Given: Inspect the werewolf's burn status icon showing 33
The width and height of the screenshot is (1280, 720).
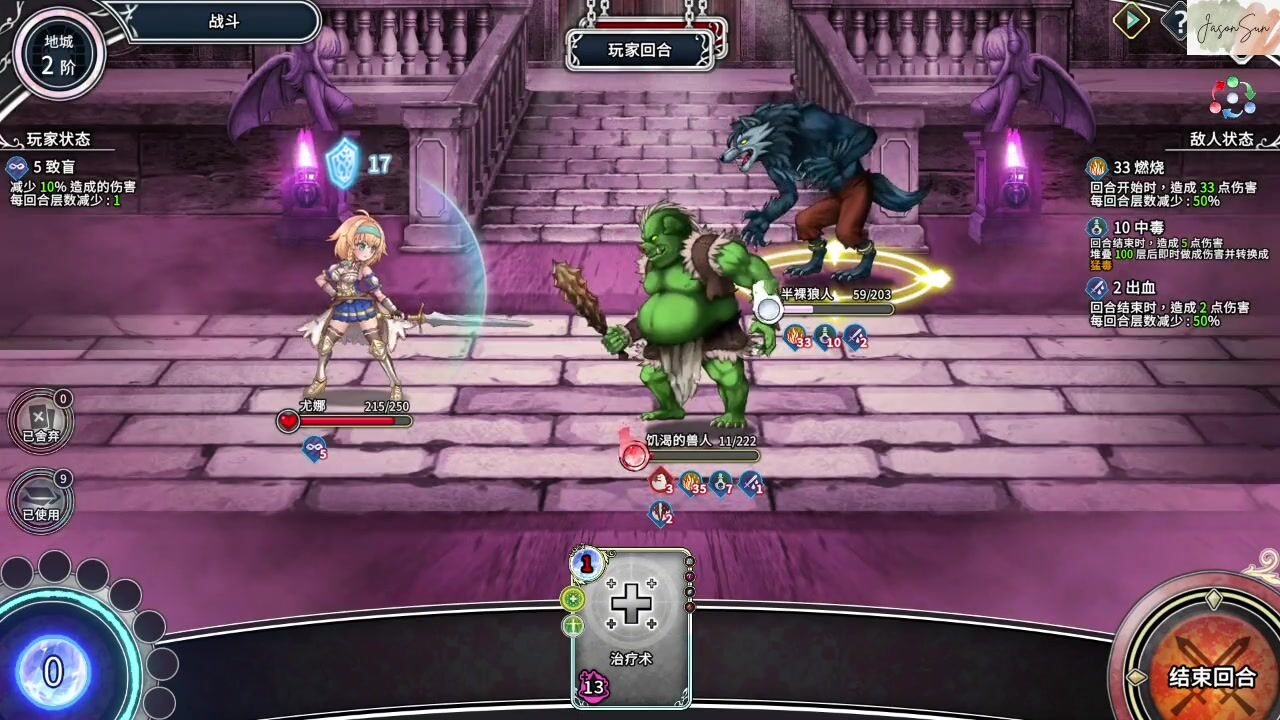Looking at the screenshot, I should coord(796,337).
